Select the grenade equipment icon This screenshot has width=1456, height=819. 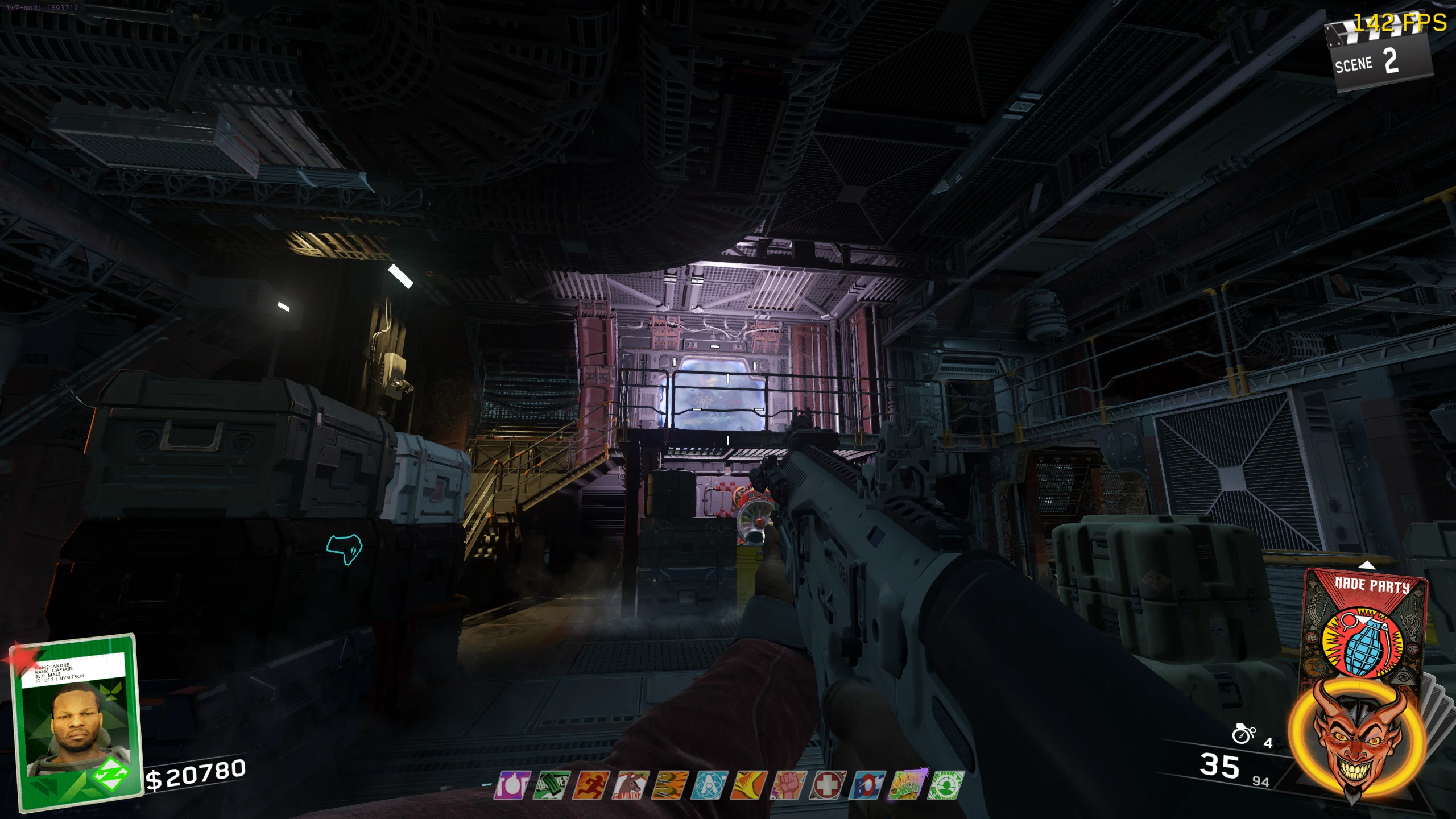[1243, 734]
